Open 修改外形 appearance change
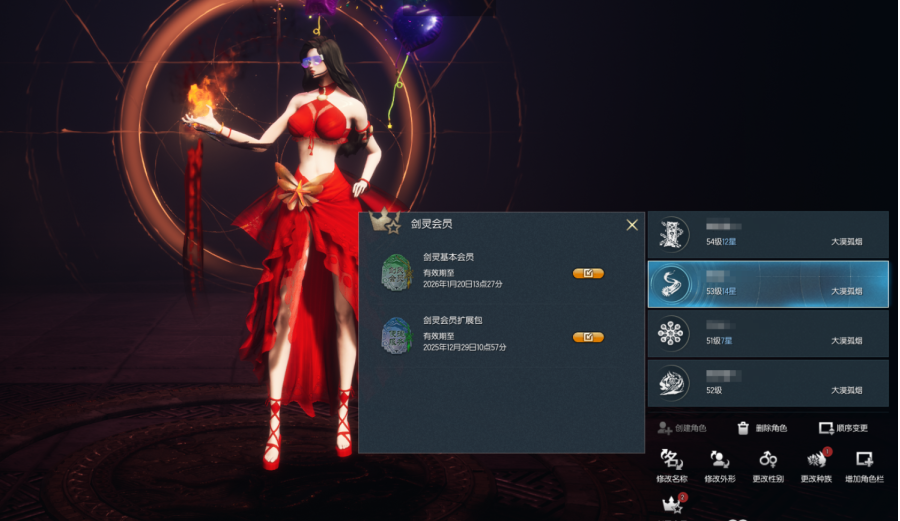Viewport: 900px width, 521px height. [x=720, y=466]
